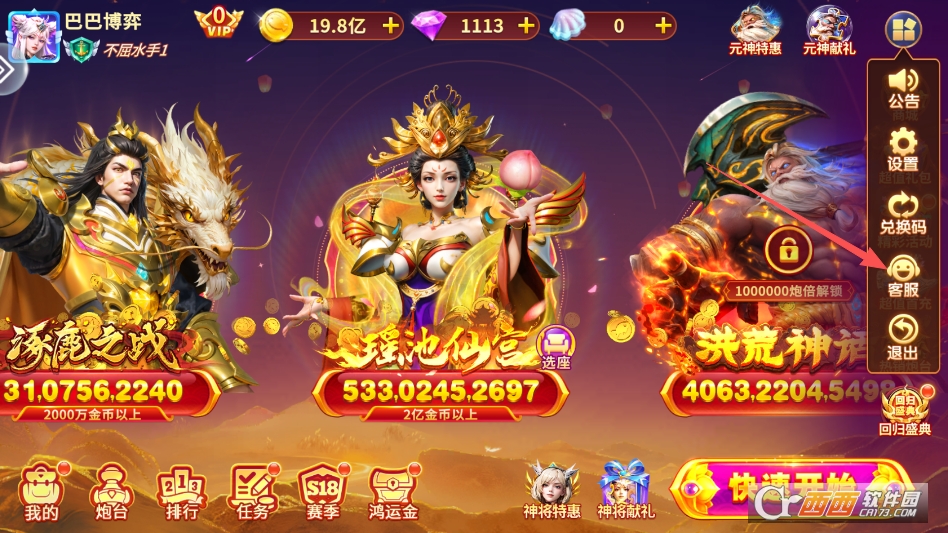Open the 公告 announcements entry
Image resolution: width=948 pixels, height=533 pixels.
(903, 87)
